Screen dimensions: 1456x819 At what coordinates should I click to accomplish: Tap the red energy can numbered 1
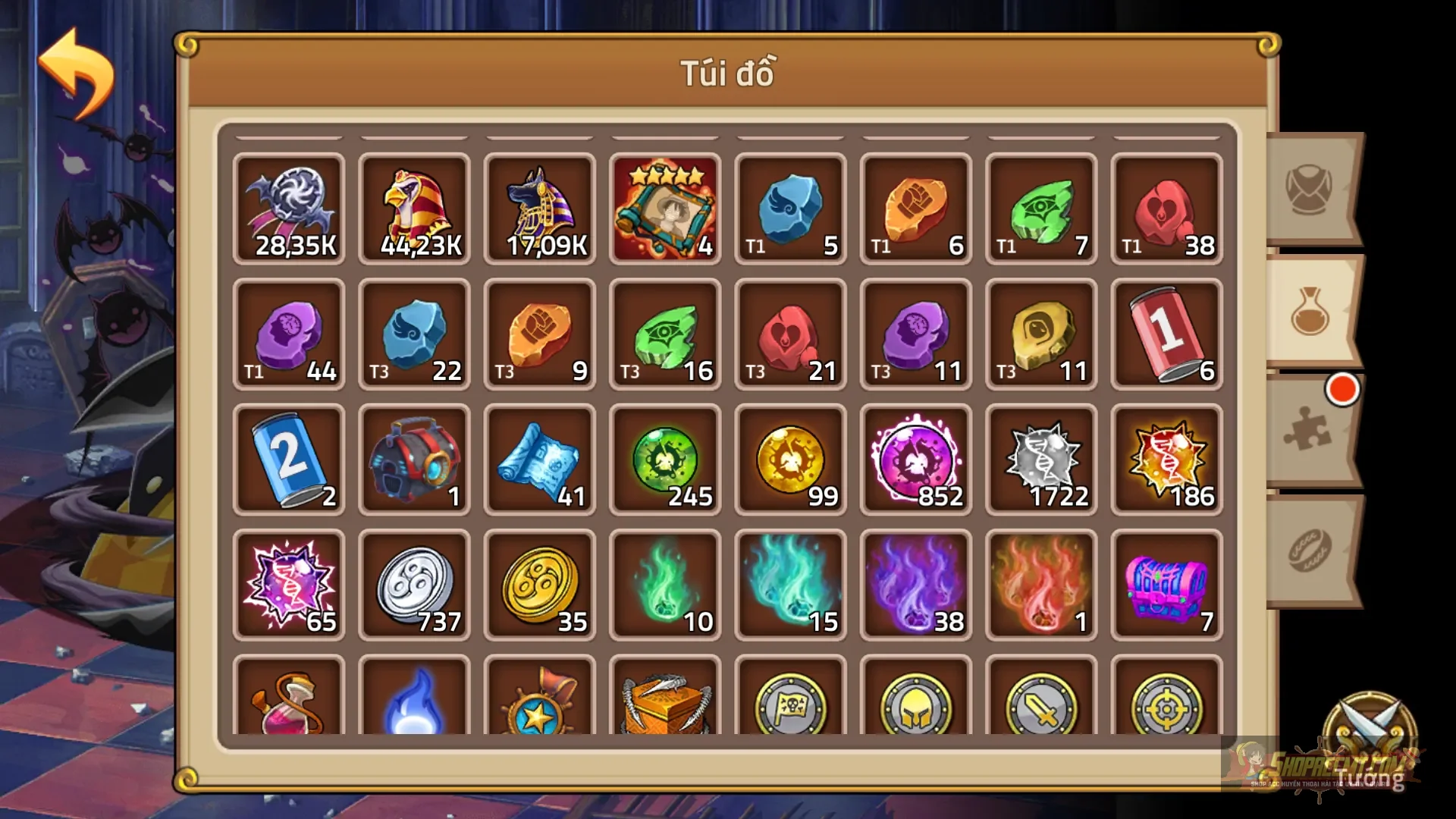click(1166, 334)
